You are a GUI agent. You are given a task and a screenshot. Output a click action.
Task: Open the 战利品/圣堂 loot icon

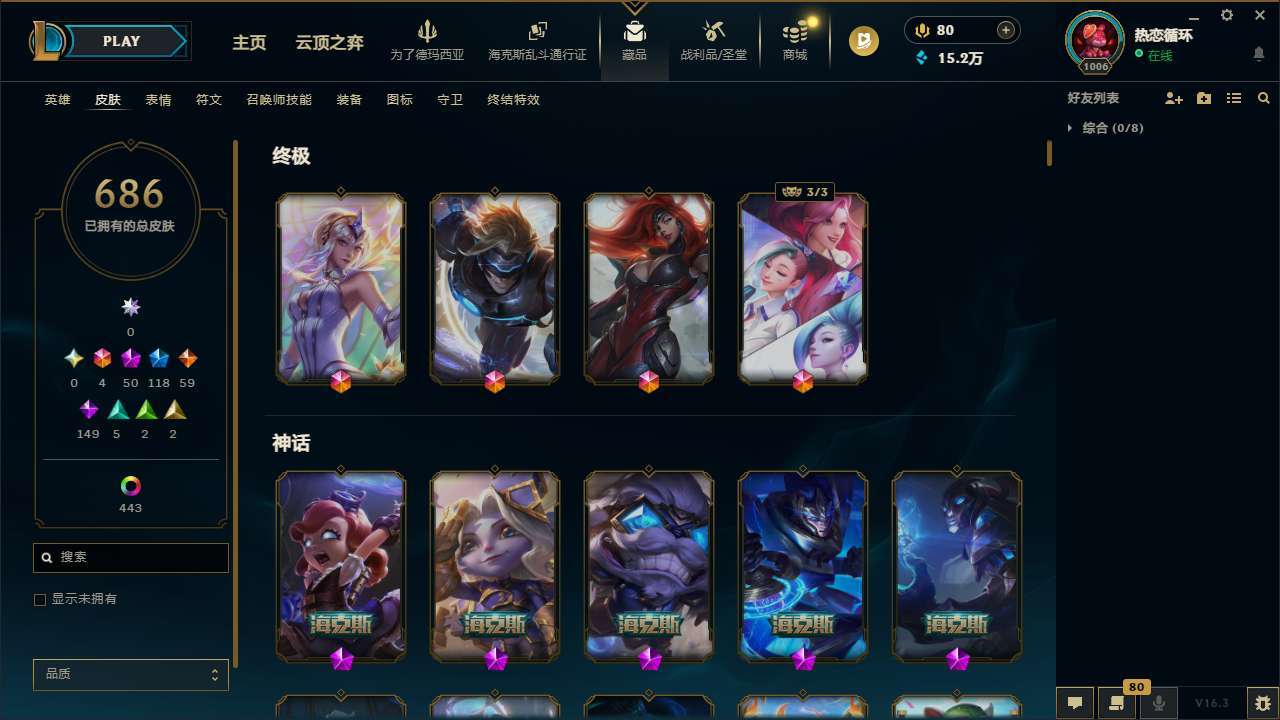713,38
